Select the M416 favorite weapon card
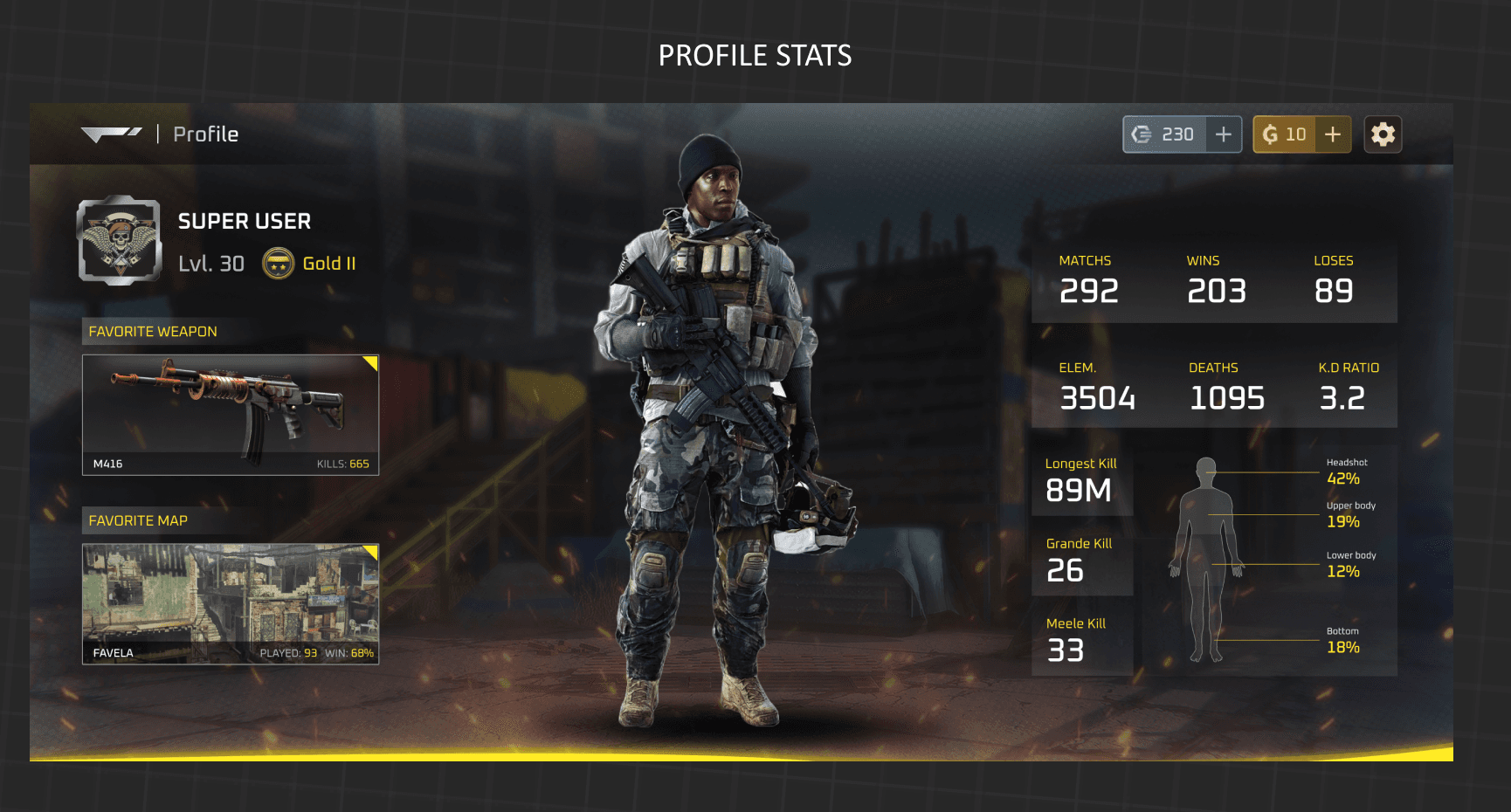 (x=231, y=415)
